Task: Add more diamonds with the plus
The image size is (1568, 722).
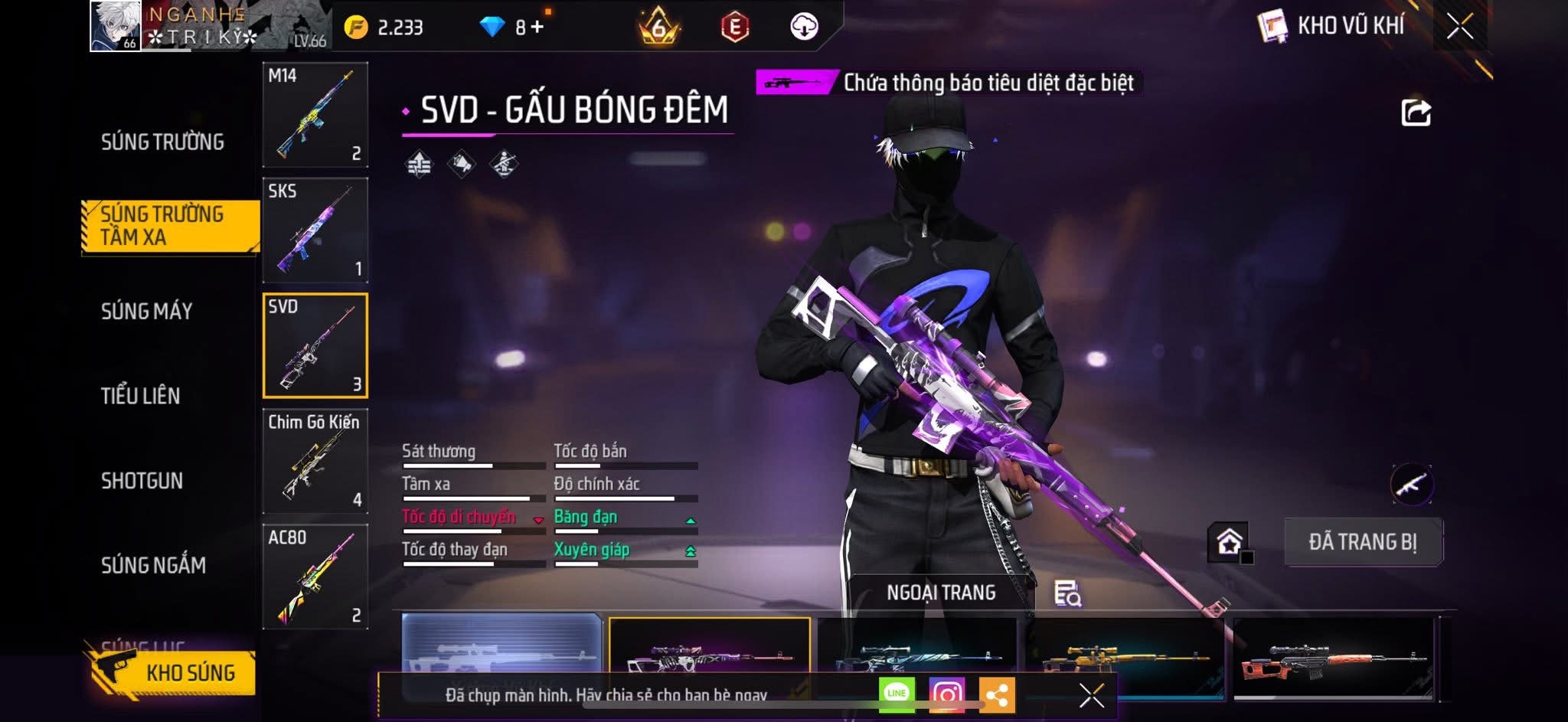Action: (x=537, y=28)
